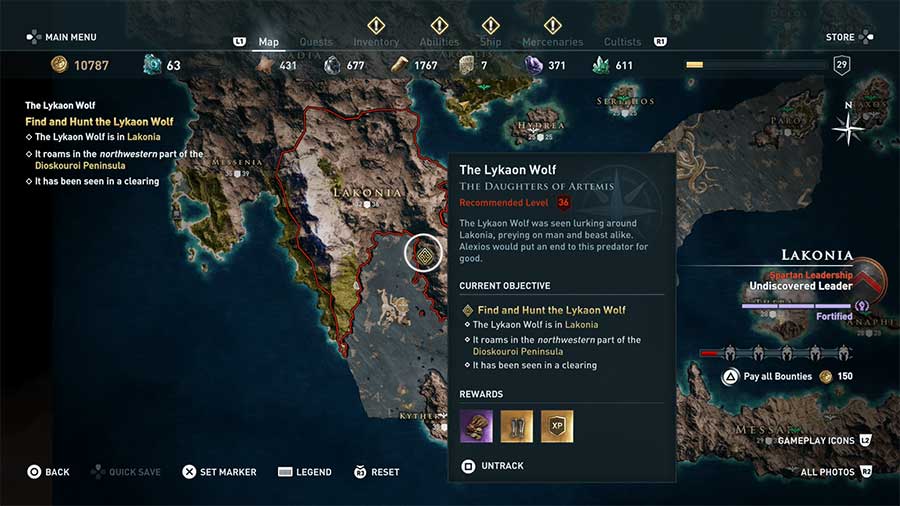Open the map Legend
This screenshot has width=900, height=506.
[305, 472]
